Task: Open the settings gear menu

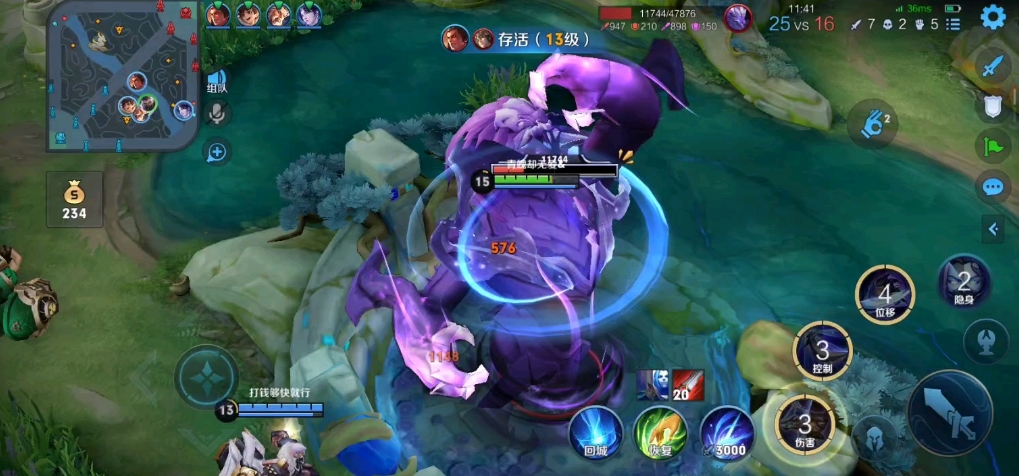Action: click(x=992, y=16)
